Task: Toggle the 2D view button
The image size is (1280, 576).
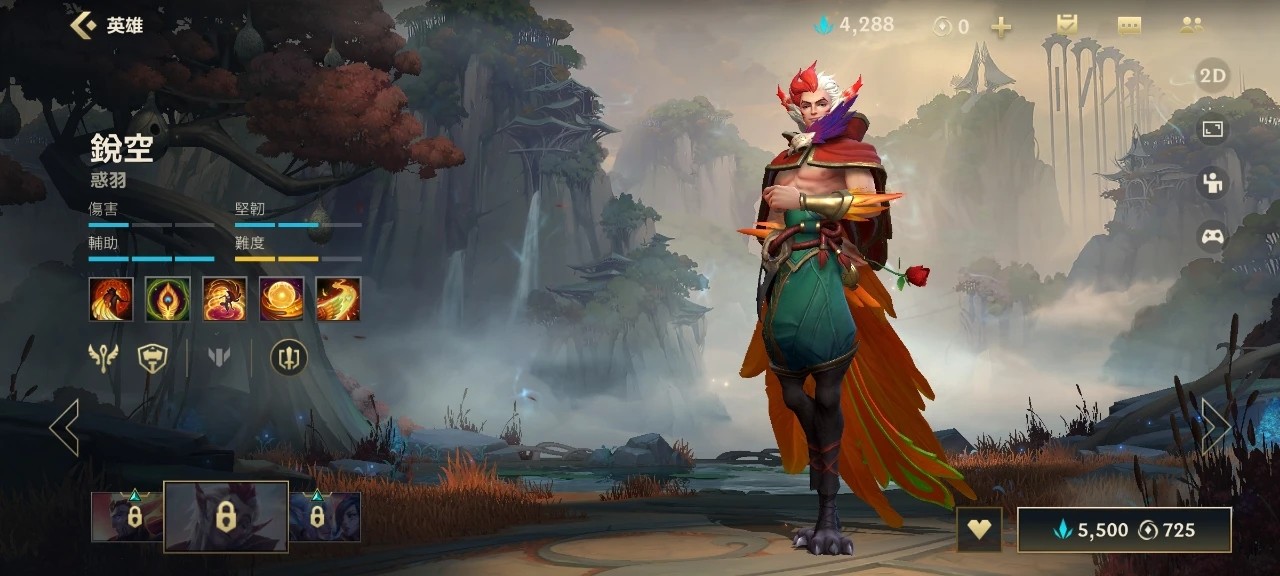Action: [x=1213, y=76]
